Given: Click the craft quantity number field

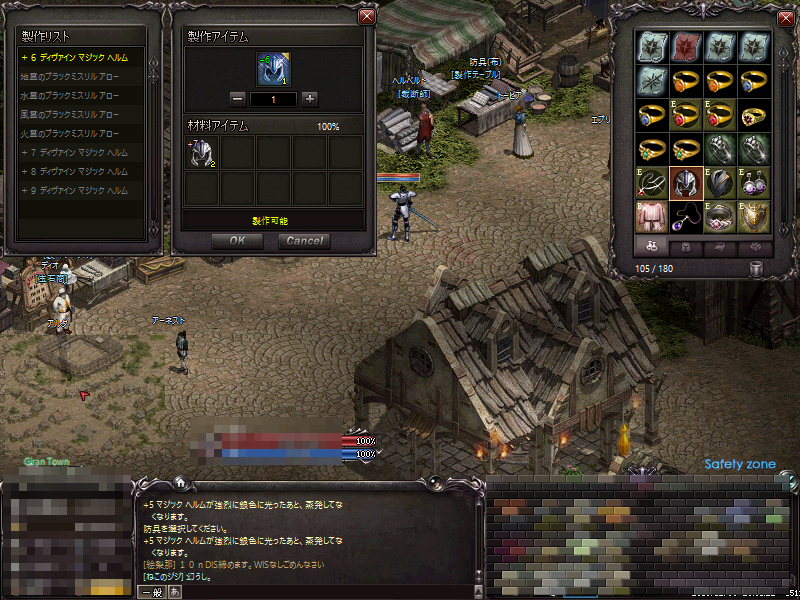Looking at the screenshot, I should 273,99.
